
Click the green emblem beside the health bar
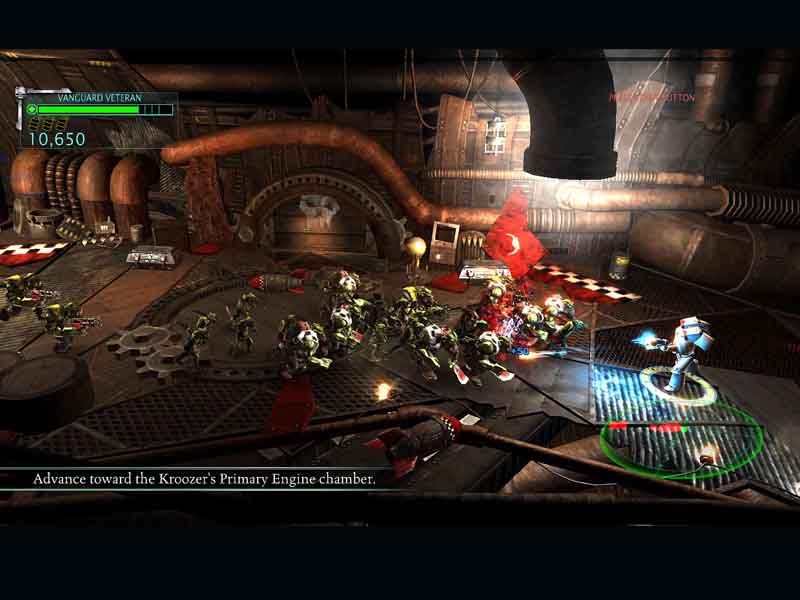[x=32, y=110]
